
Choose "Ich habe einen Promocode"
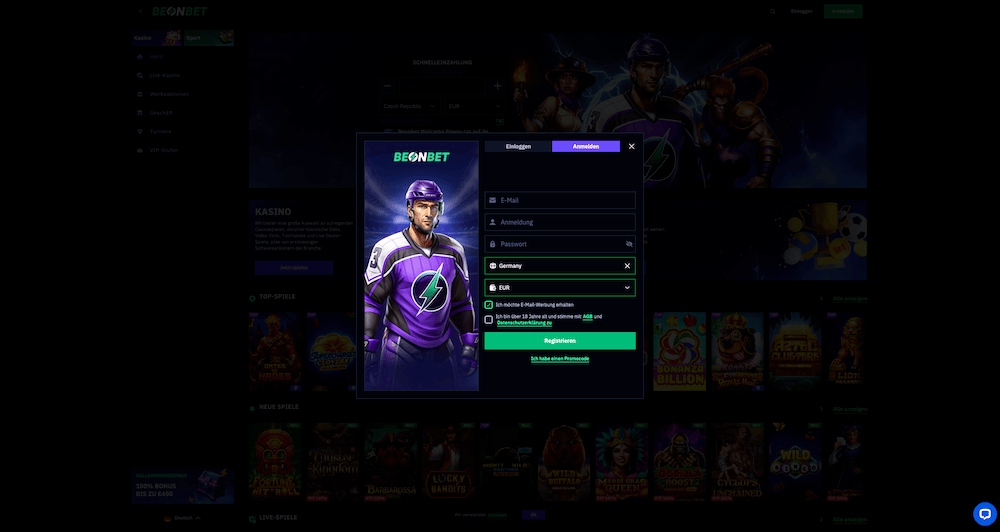coord(560,358)
